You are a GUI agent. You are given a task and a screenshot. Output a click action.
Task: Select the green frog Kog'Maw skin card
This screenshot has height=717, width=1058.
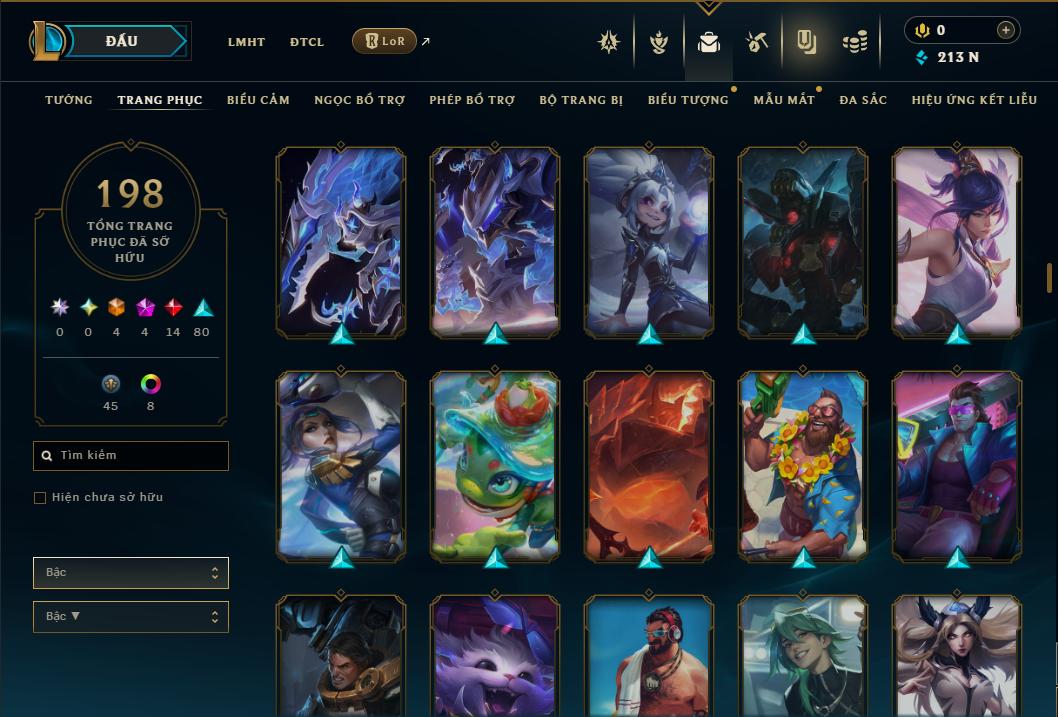[x=495, y=466]
